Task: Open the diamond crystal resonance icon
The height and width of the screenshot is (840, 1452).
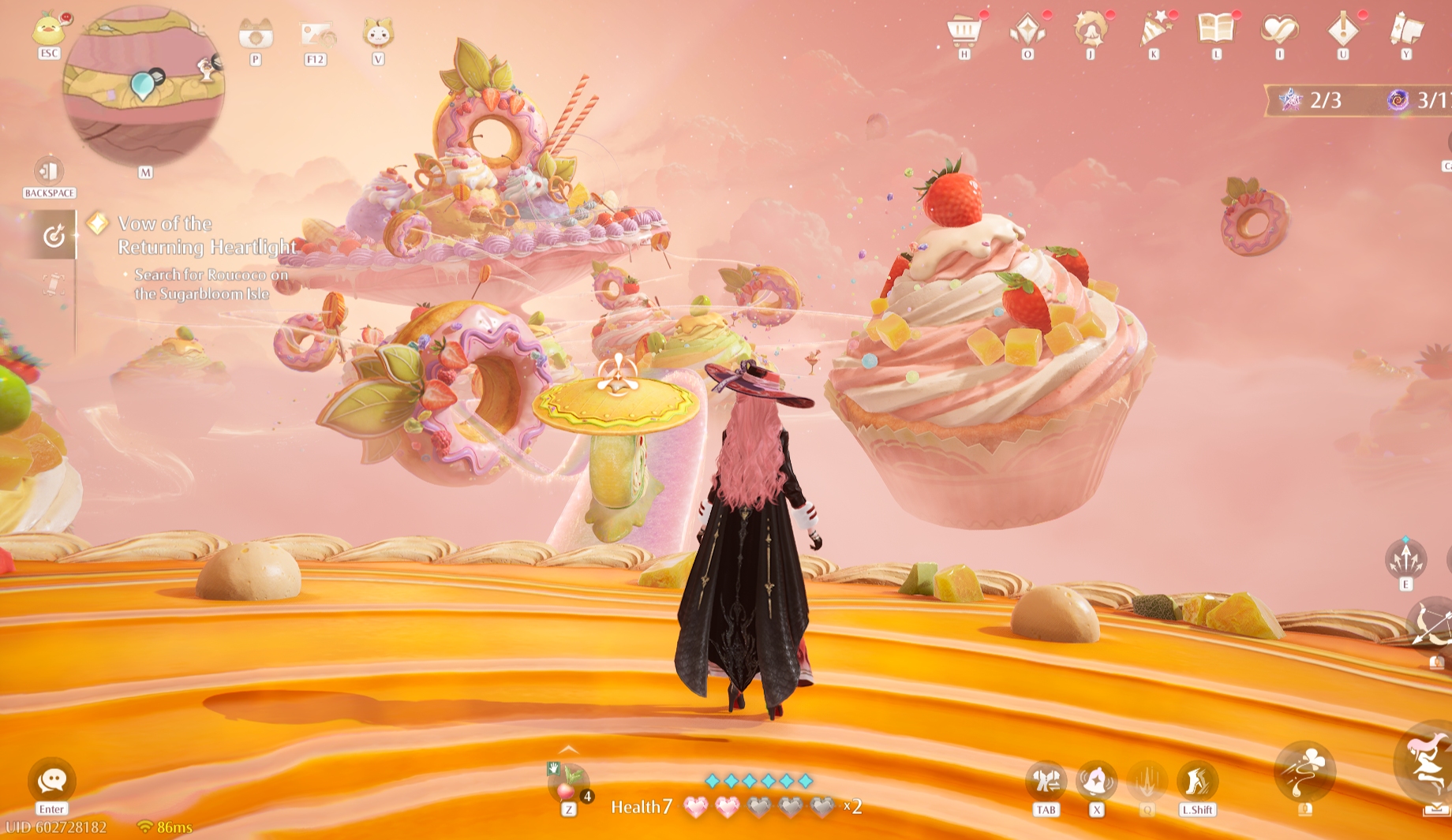Action: [x=1027, y=31]
